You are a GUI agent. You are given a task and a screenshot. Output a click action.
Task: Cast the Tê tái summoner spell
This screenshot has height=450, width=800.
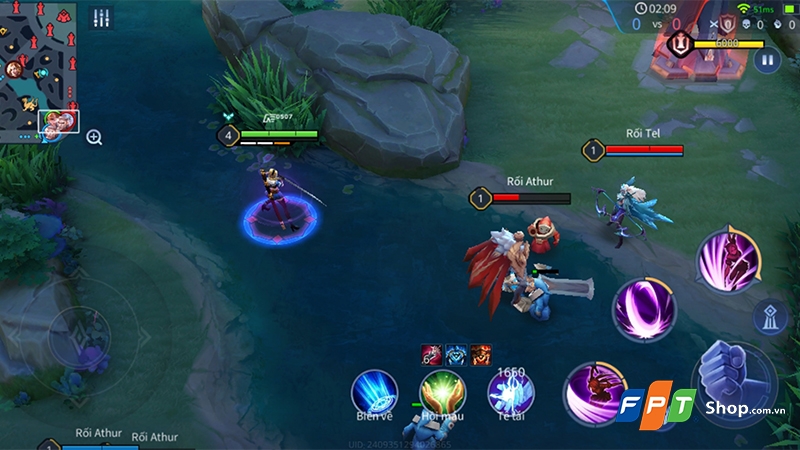click(510, 393)
